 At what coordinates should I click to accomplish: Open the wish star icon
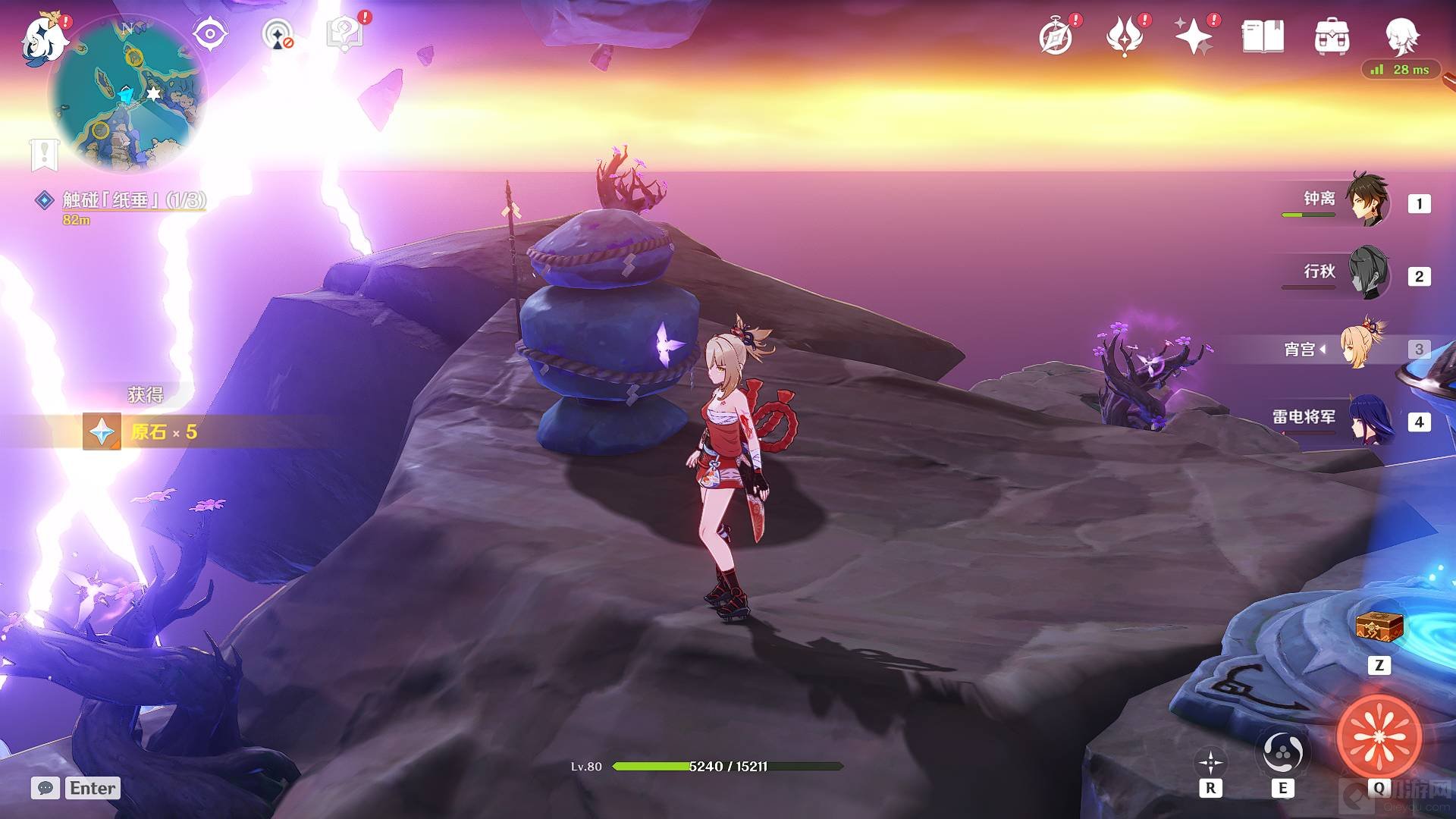(1193, 36)
